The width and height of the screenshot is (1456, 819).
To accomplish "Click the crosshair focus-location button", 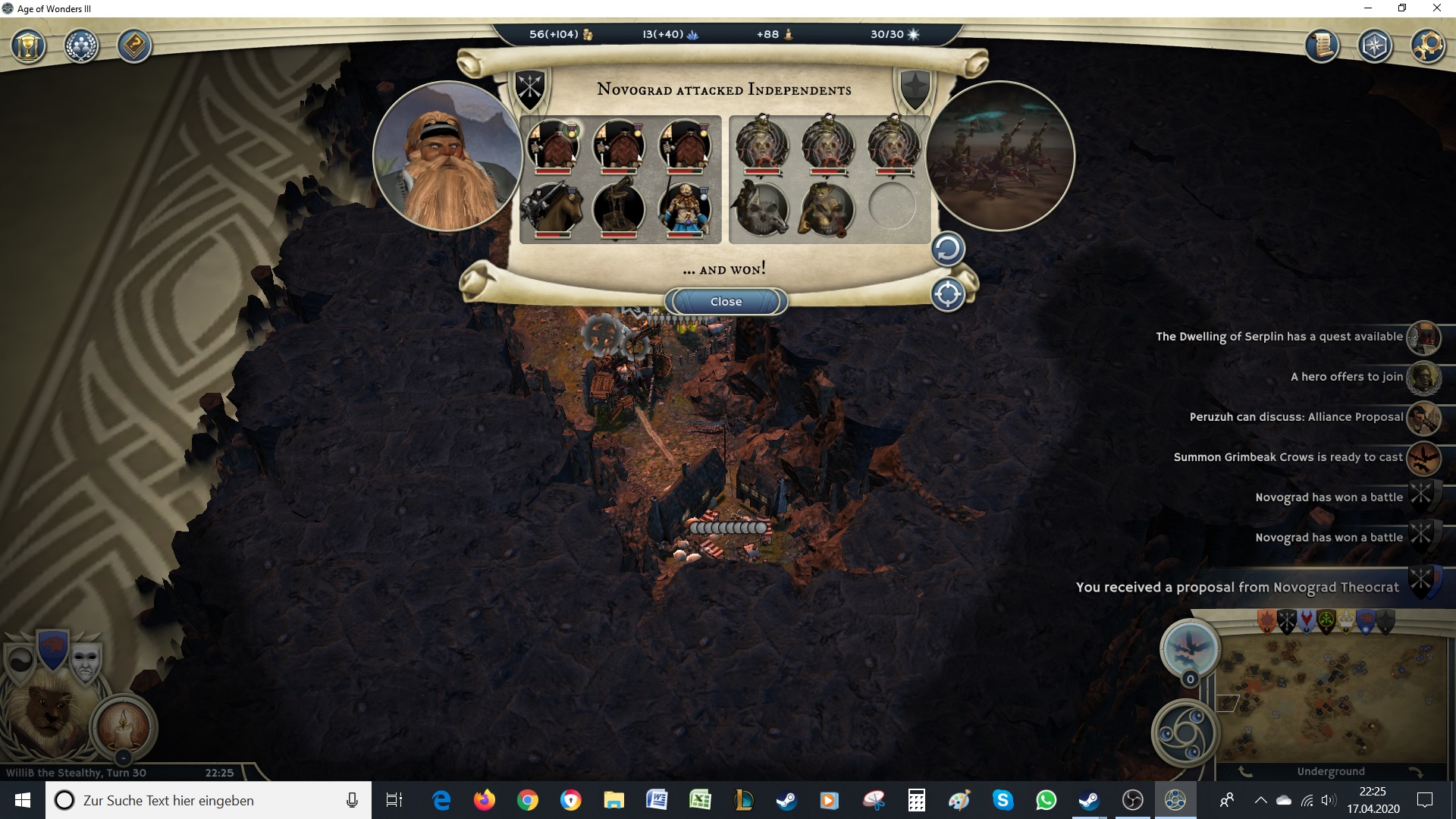I will 947,294.
